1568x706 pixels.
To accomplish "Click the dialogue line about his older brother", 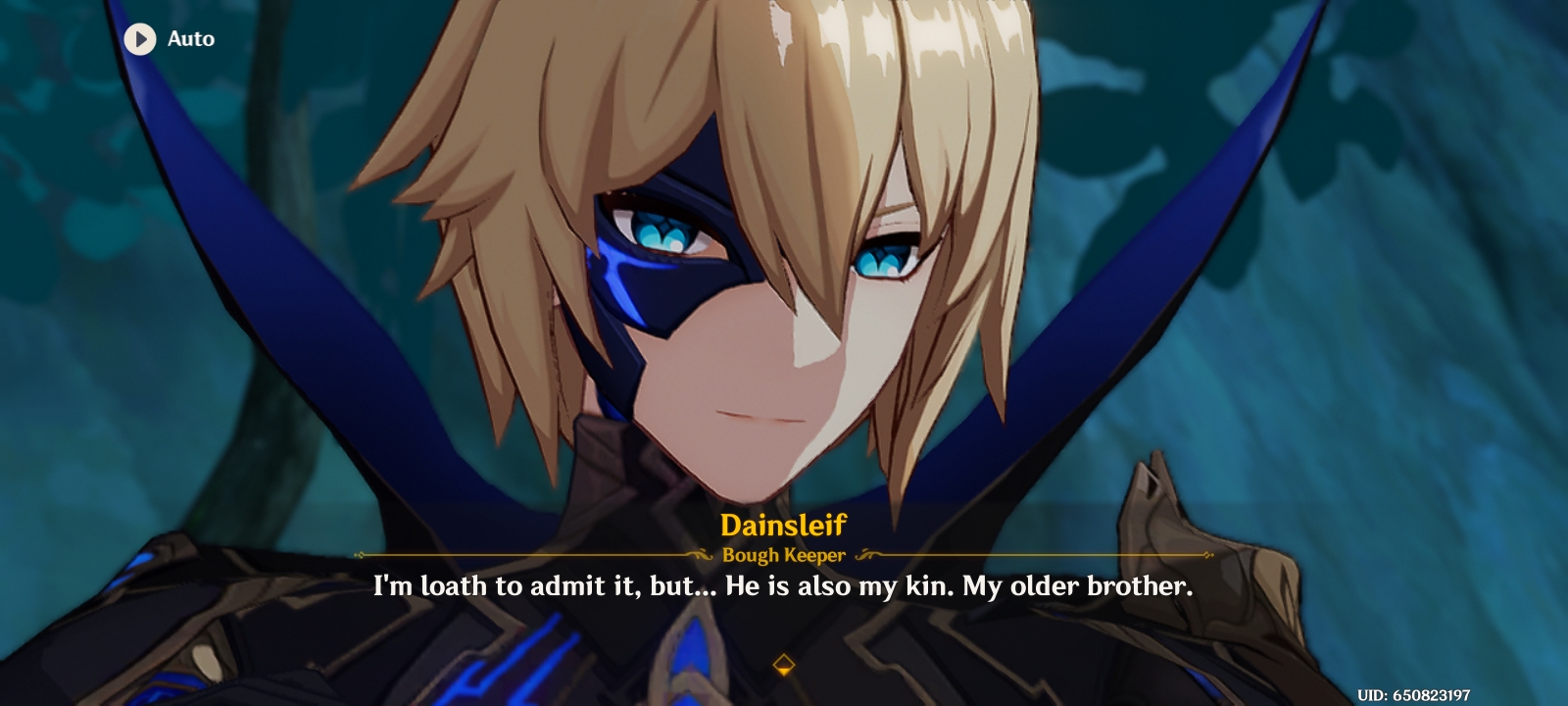I will point(782,588).
